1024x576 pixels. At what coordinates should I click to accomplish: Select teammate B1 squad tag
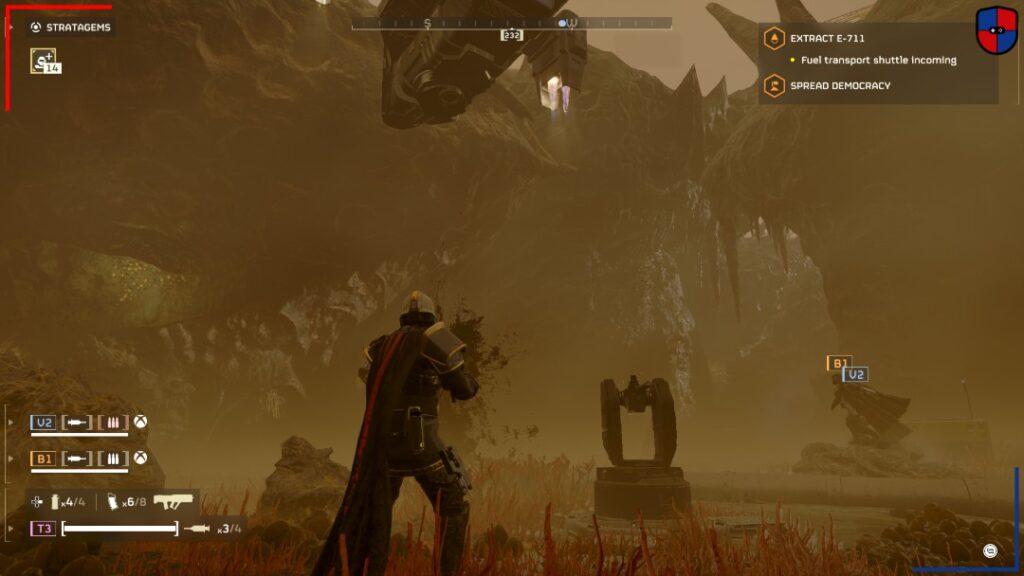pos(43,458)
